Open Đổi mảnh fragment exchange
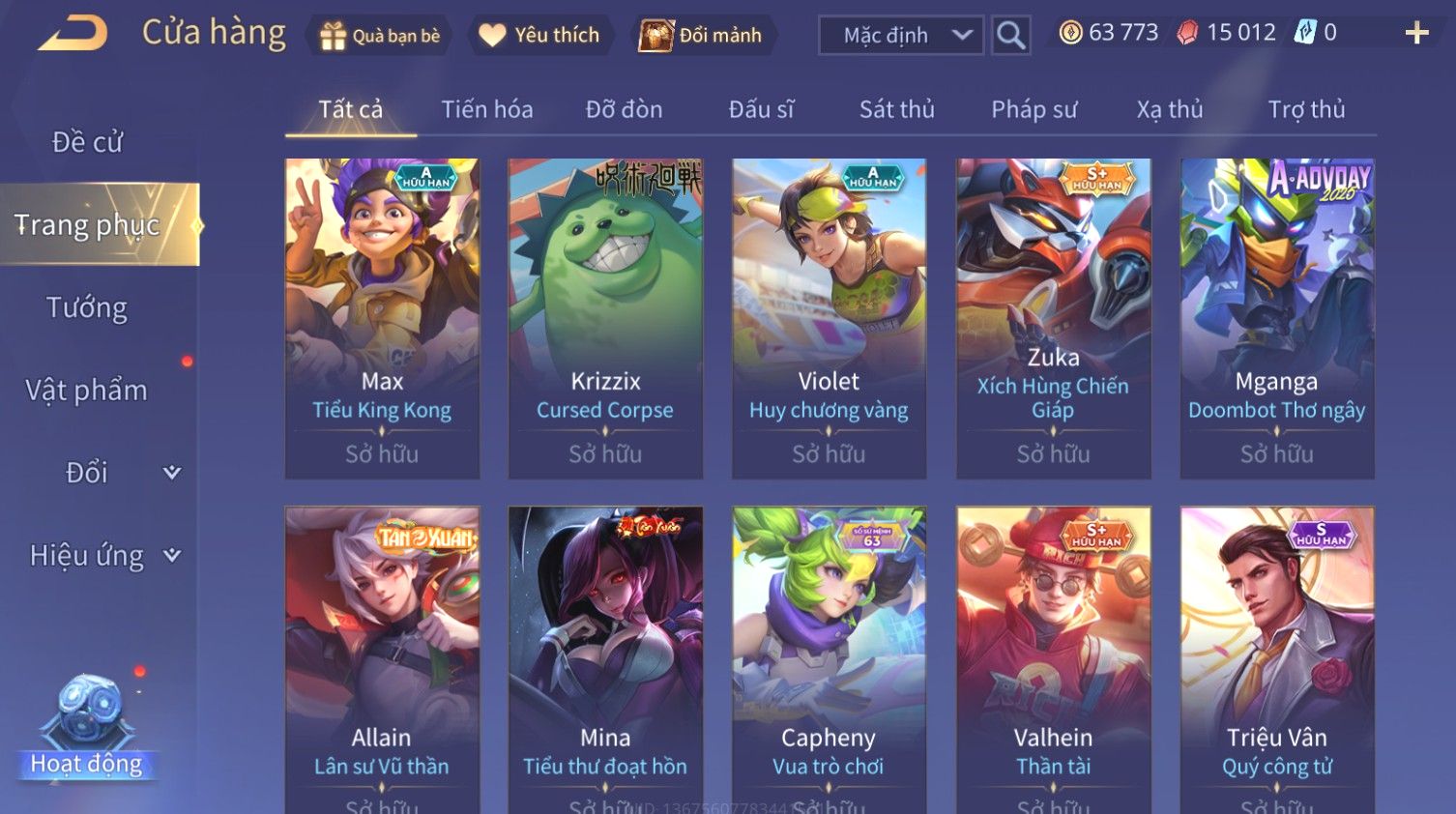Viewport: 1456px width, 814px height. point(702,36)
